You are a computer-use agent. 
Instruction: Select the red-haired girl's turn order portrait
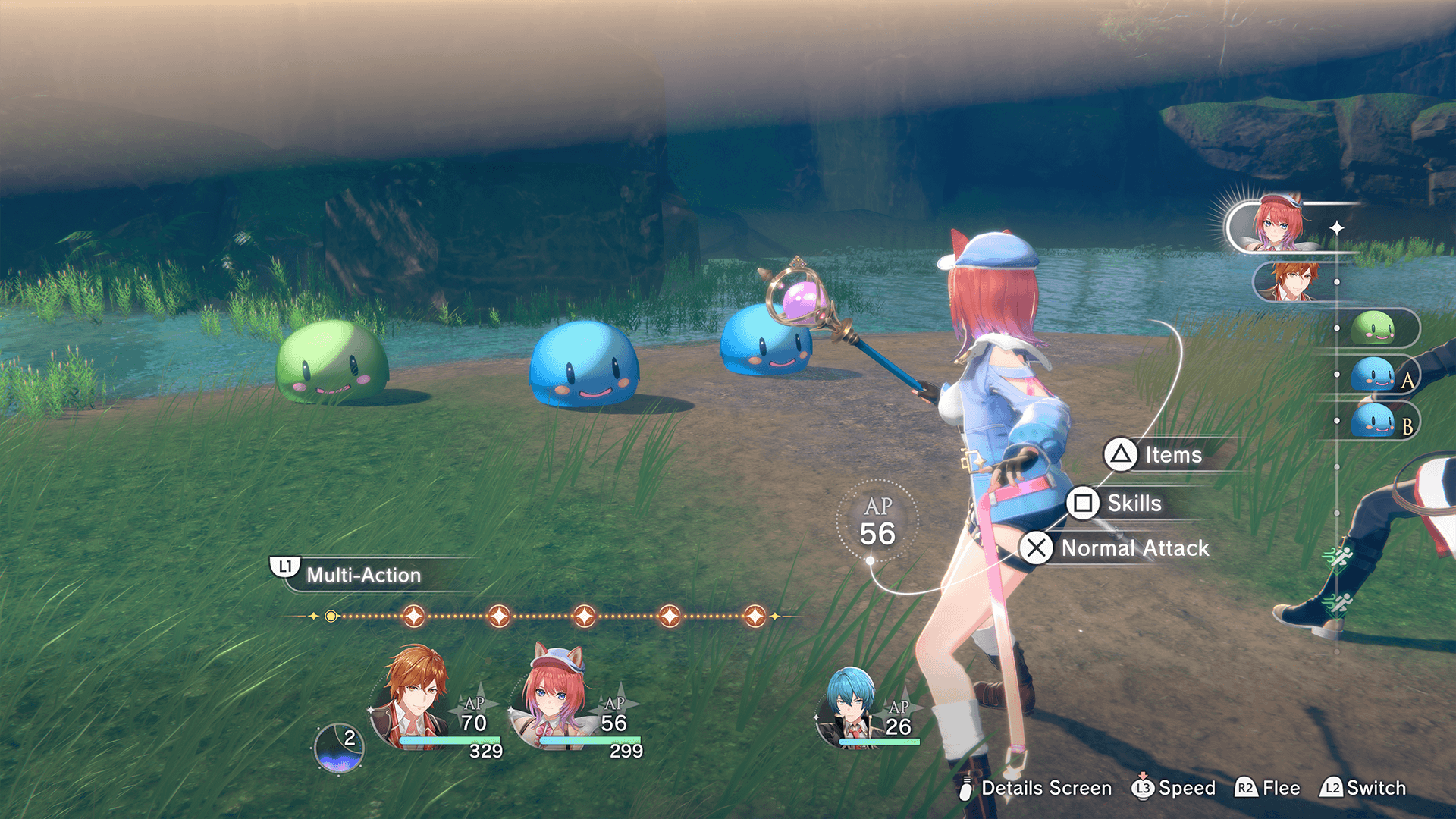1279,225
